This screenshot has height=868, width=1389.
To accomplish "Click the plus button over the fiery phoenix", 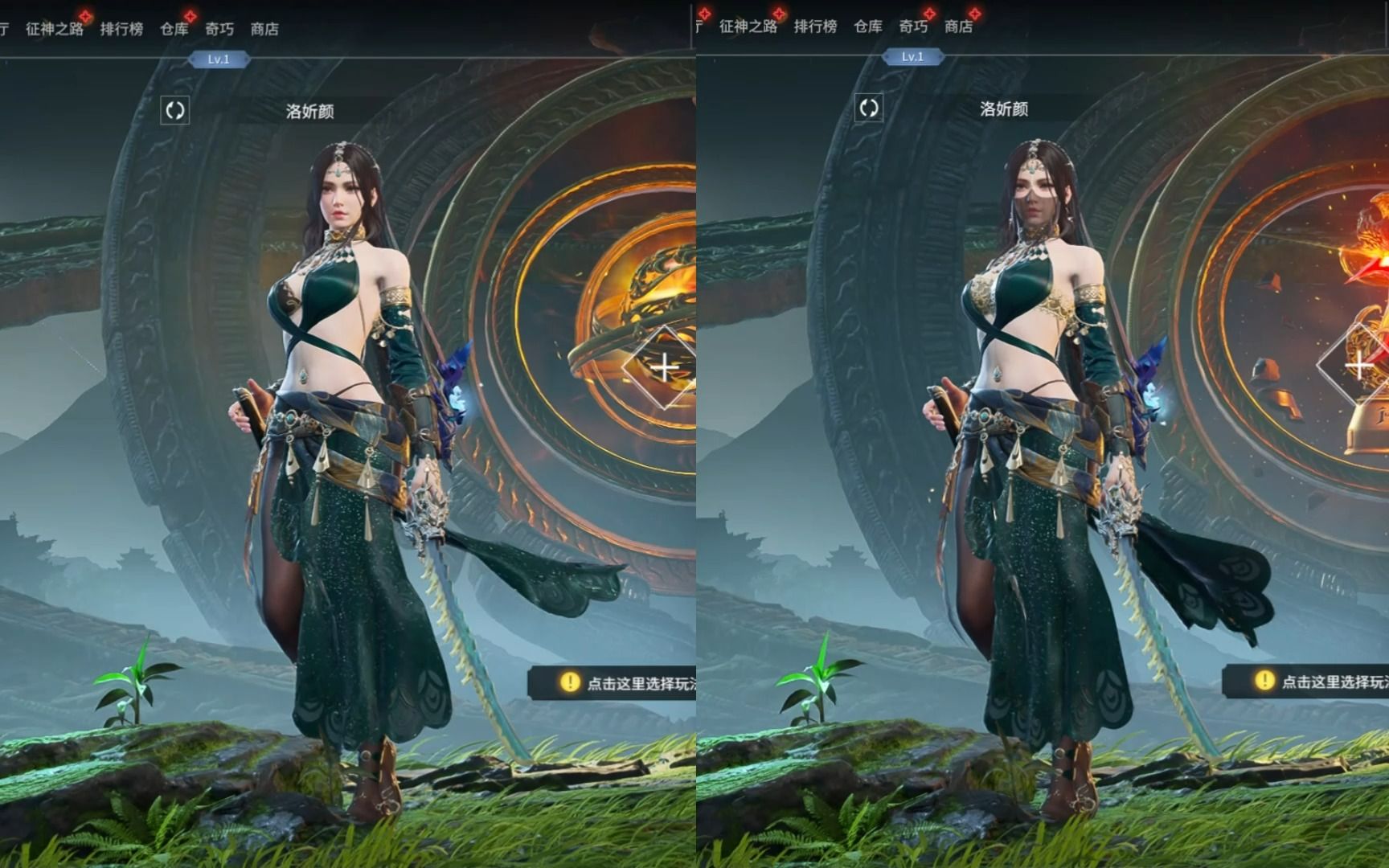I will (x=1358, y=366).
